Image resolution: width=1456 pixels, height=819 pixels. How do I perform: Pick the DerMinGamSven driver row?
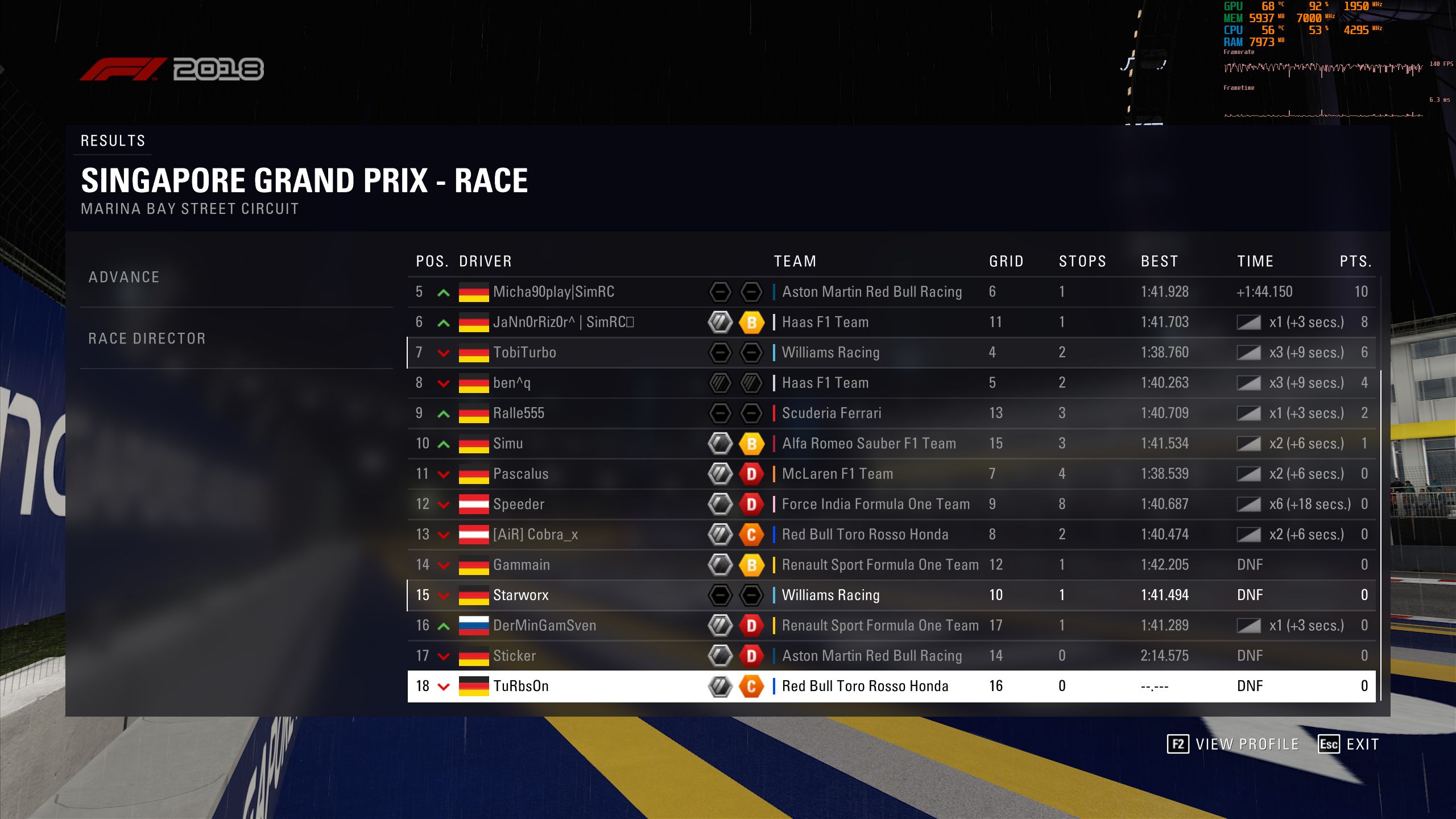[x=544, y=626]
